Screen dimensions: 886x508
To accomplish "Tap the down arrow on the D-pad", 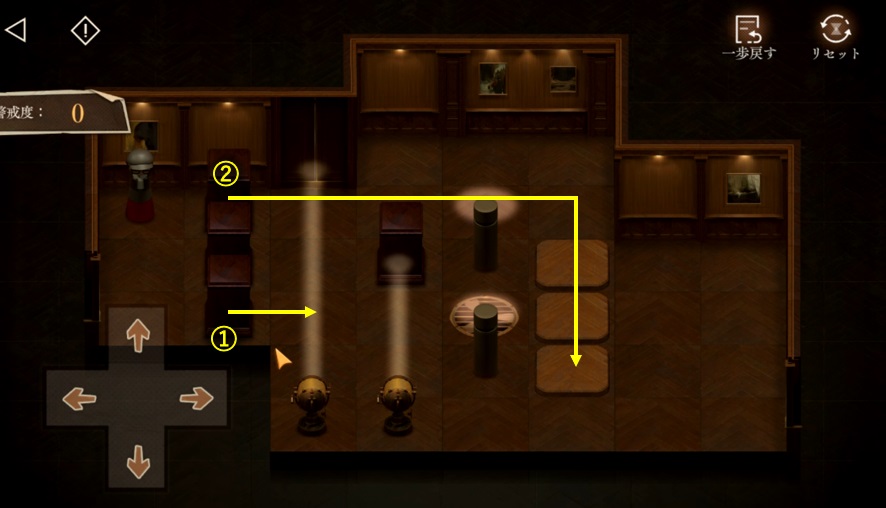I will pos(137,461).
